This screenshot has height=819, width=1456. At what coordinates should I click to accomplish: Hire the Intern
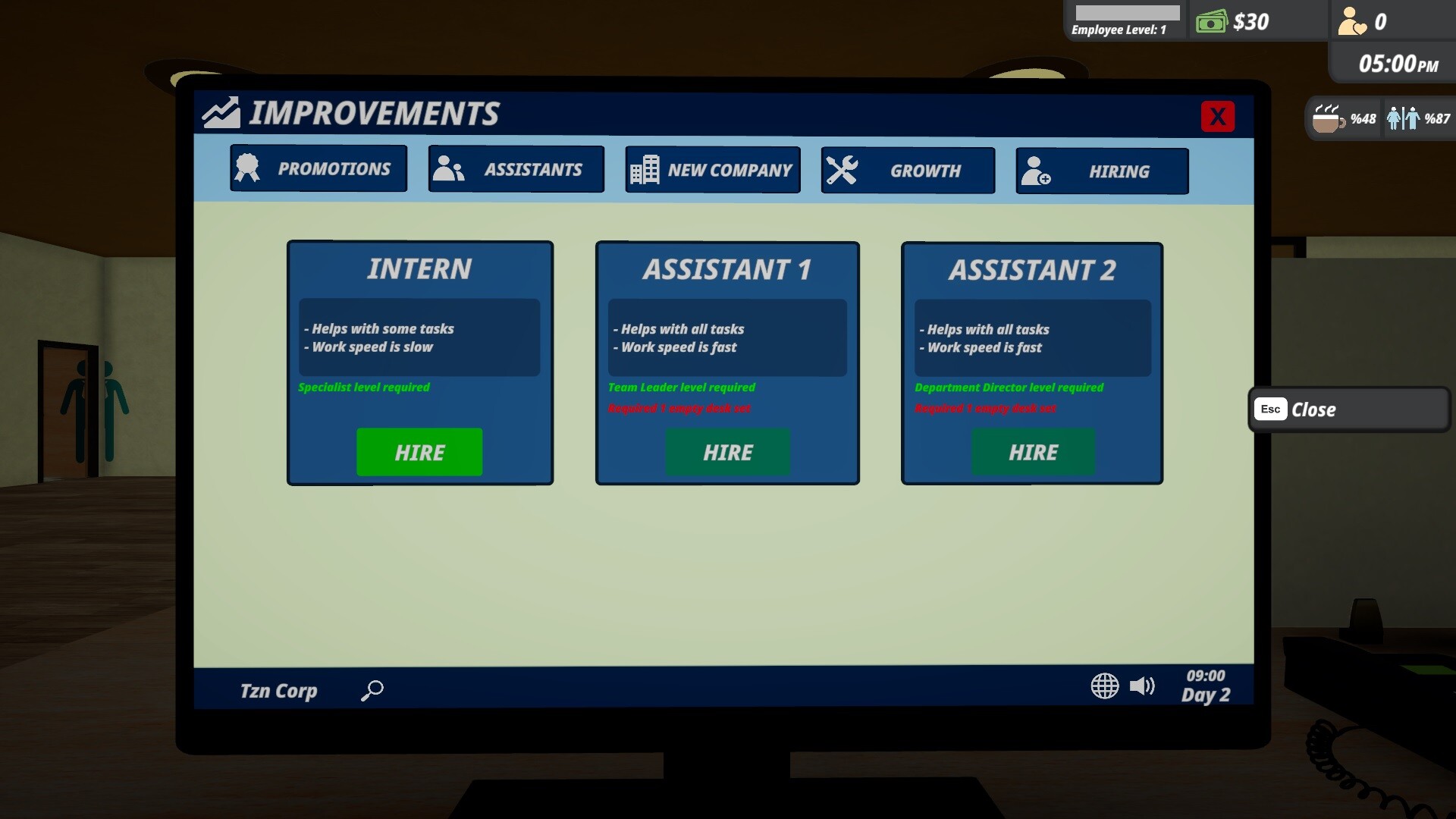(419, 452)
